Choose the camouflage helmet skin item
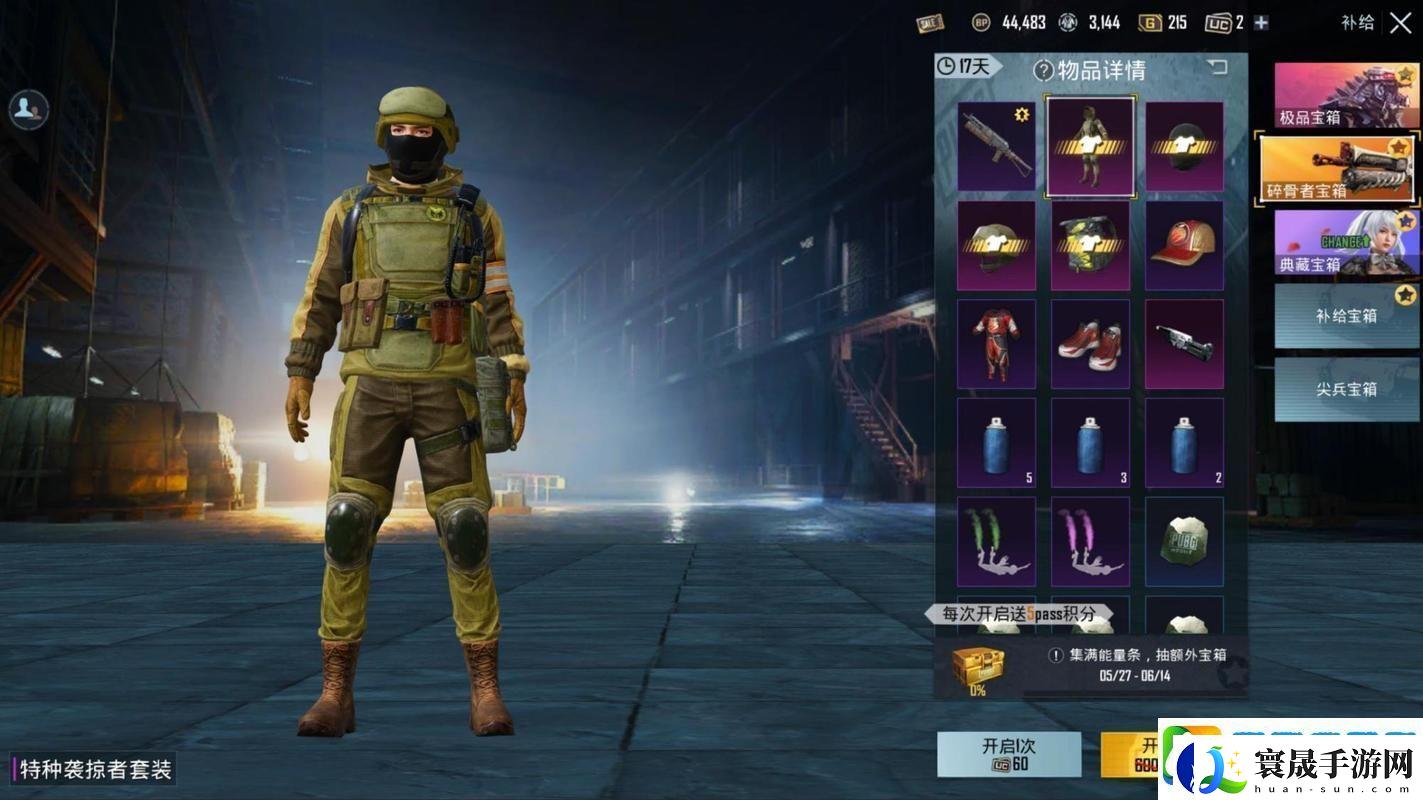The width and height of the screenshot is (1423, 800). point(1090,245)
